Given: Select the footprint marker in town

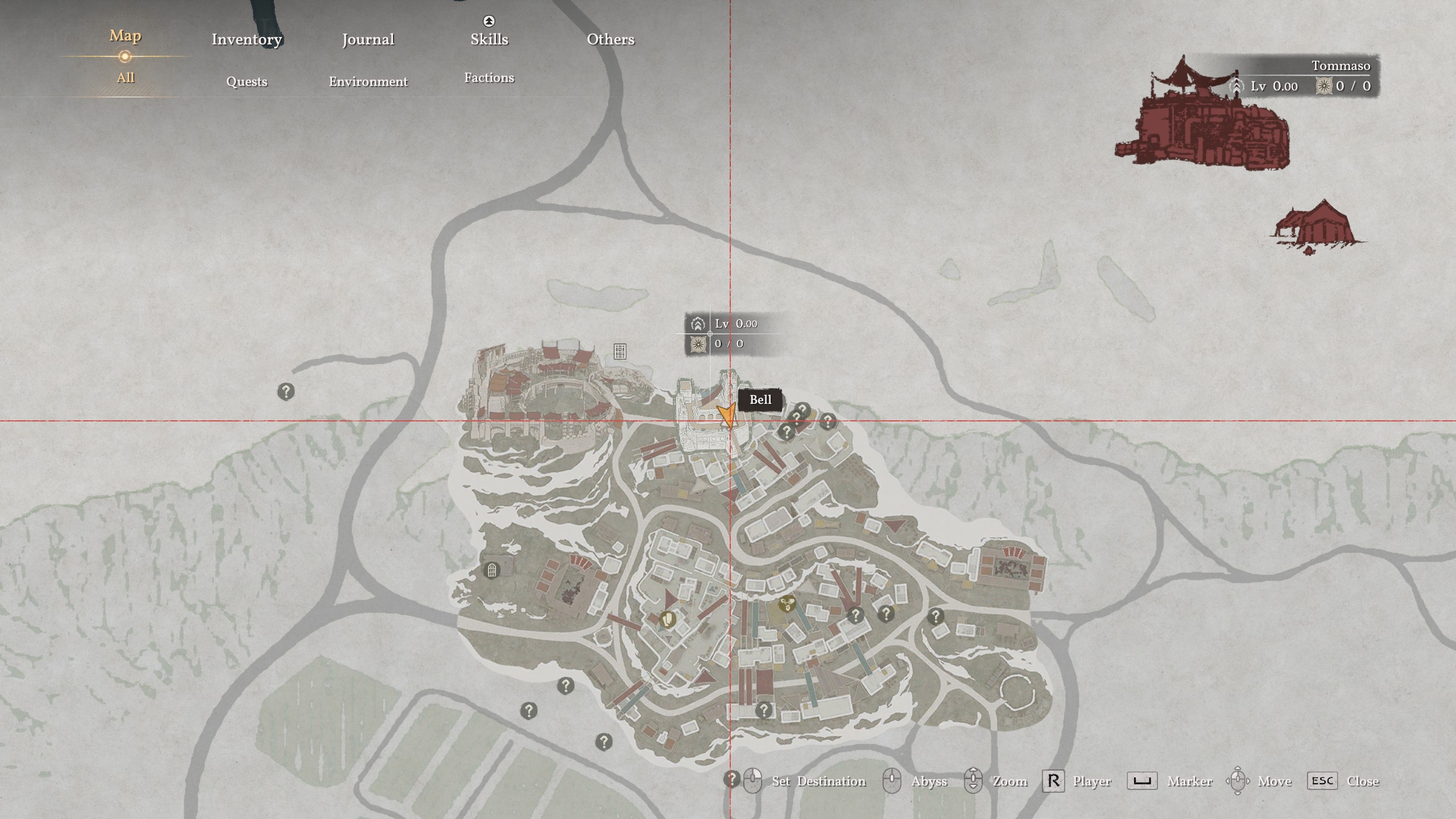Looking at the screenshot, I should pos(668,619).
